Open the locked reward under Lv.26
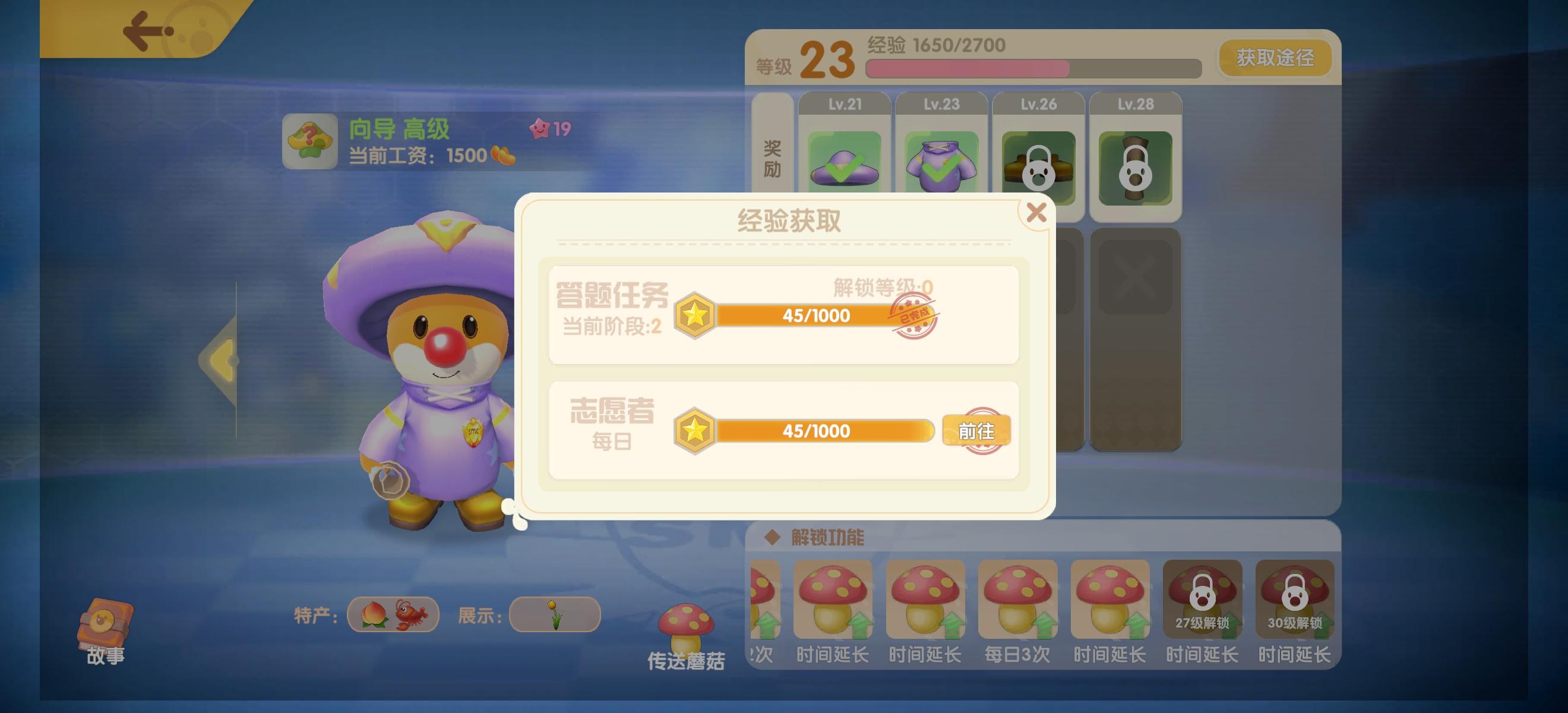Image resolution: width=1568 pixels, height=713 pixels. tap(1038, 168)
